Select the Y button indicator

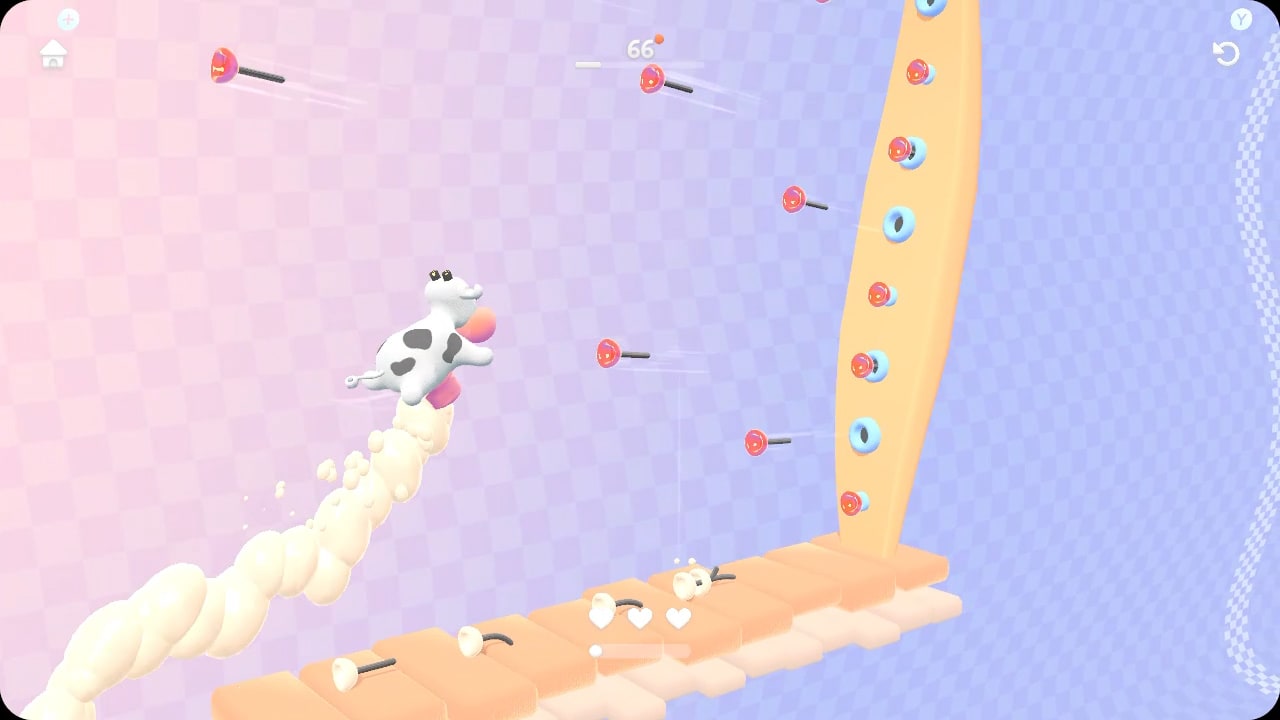click(x=1240, y=18)
